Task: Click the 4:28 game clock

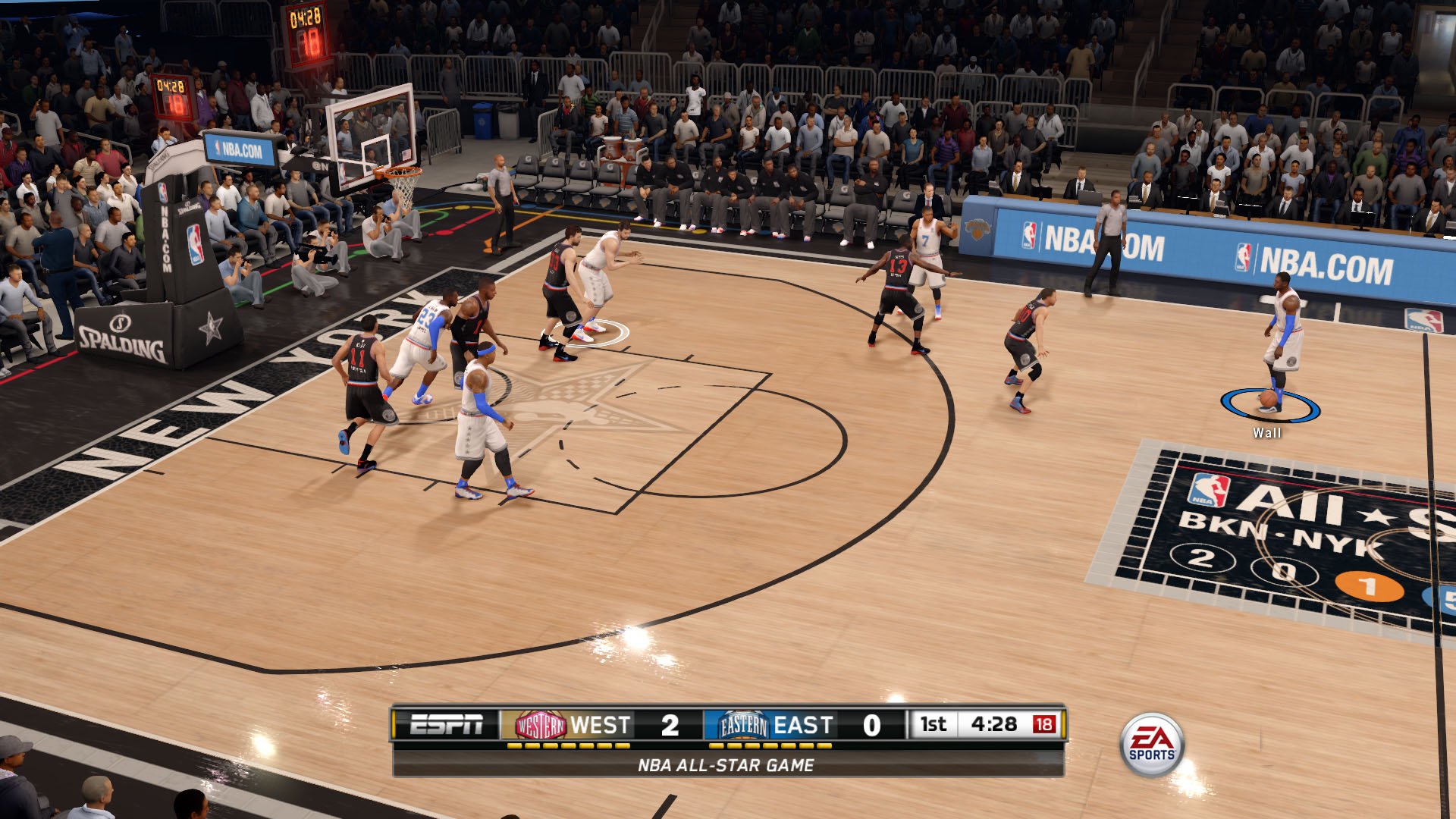Action: pyautogui.click(x=996, y=724)
